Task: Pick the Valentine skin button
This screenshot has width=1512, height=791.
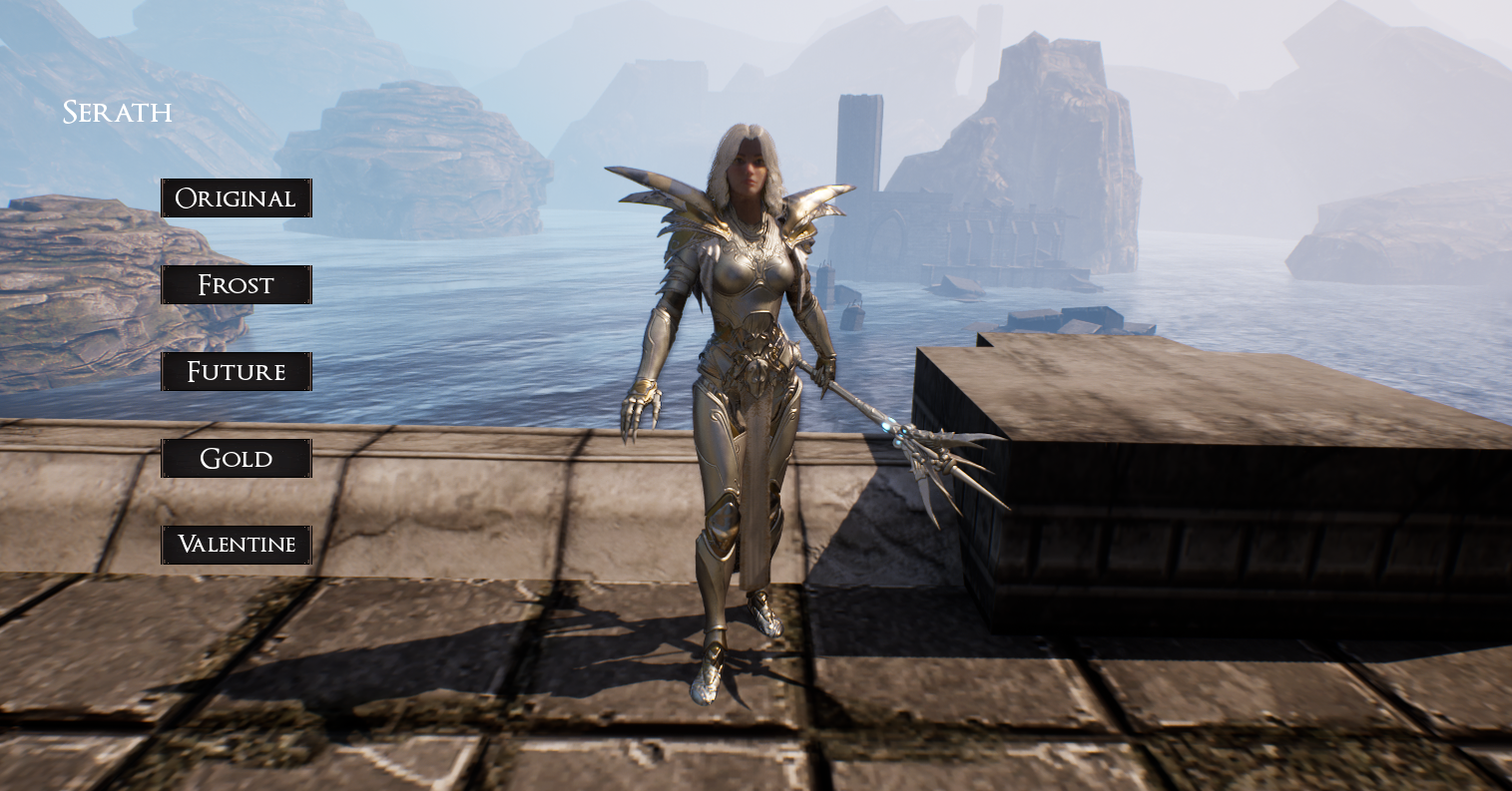Action: 237,545
